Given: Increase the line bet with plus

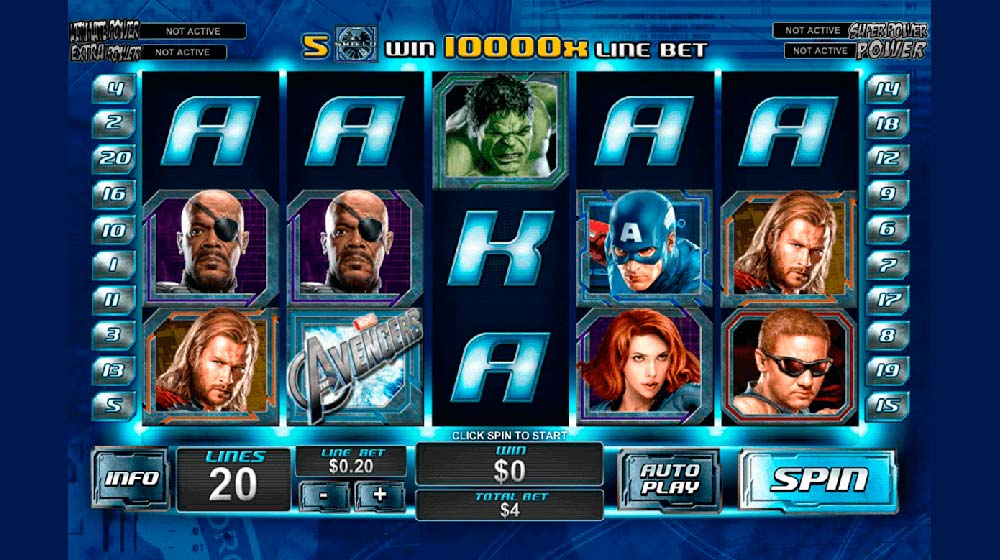Looking at the screenshot, I should coord(380,495).
